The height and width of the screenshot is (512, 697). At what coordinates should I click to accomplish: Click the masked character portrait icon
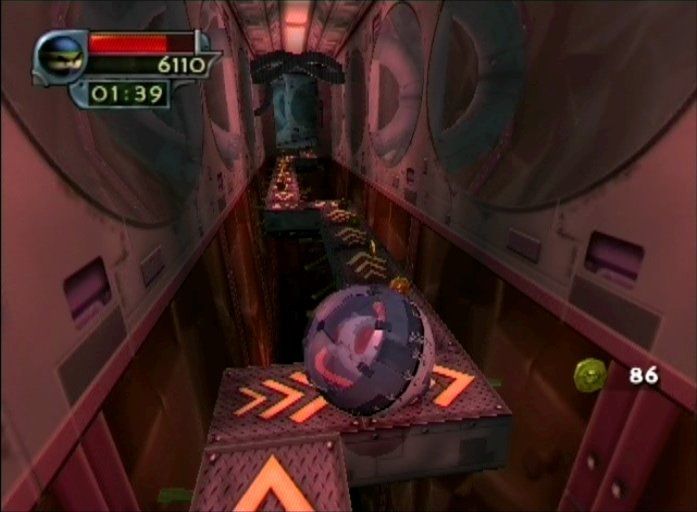point(60,56)
